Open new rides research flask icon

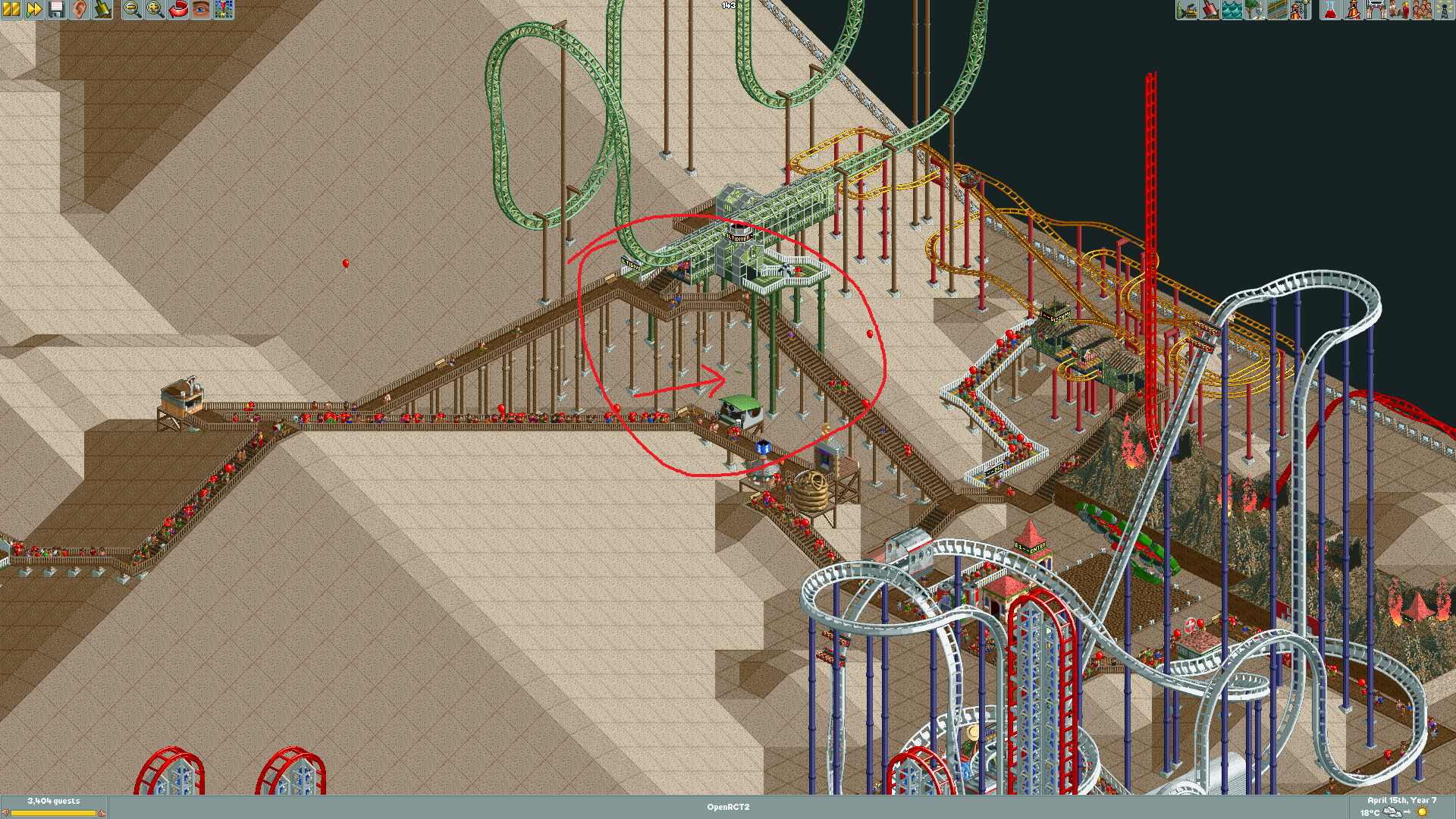tap(1330, 10)
